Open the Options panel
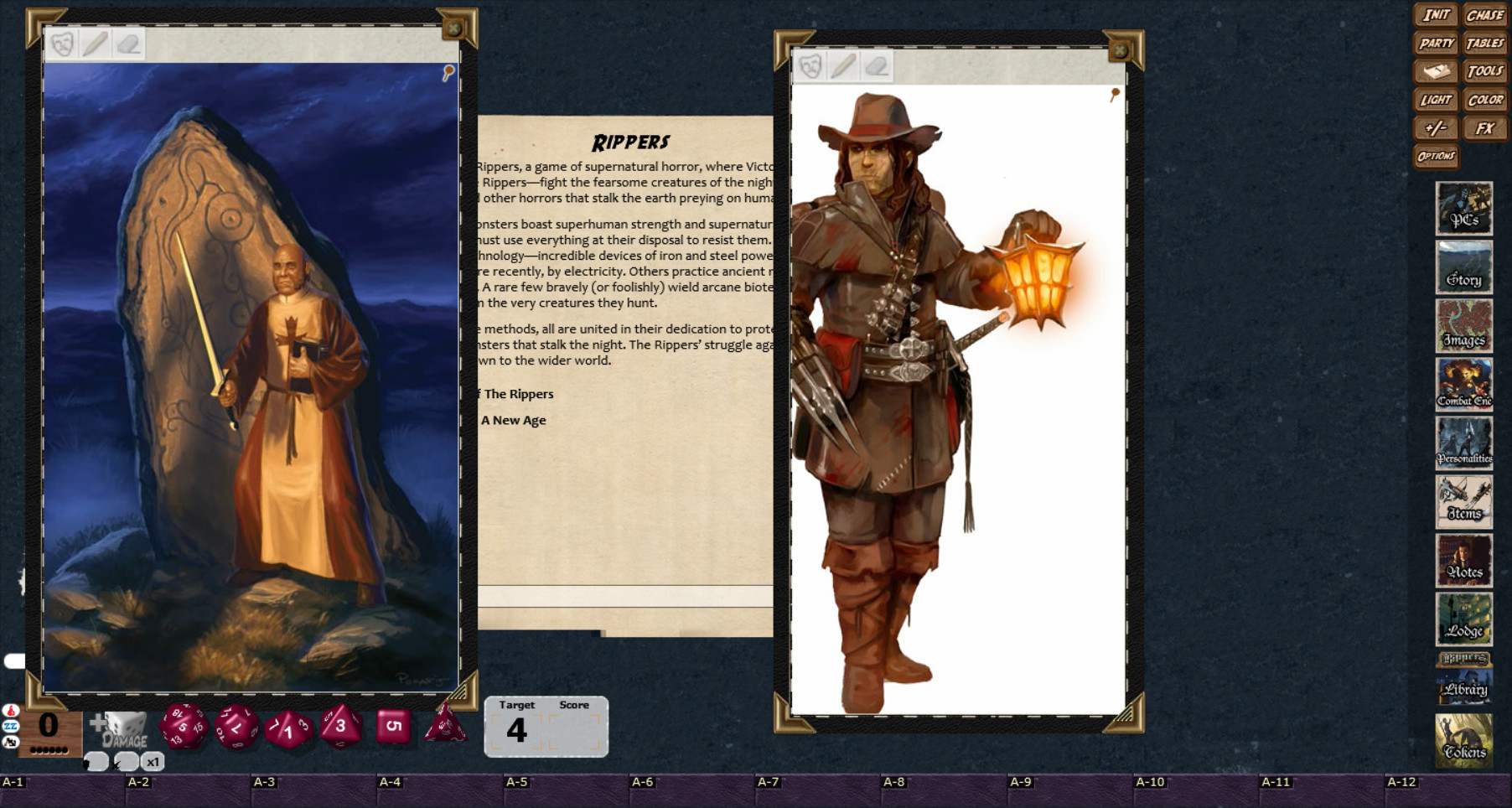Image resolution: width=1512 pixels, height=808 pixels. click(x=1436, y=156)
